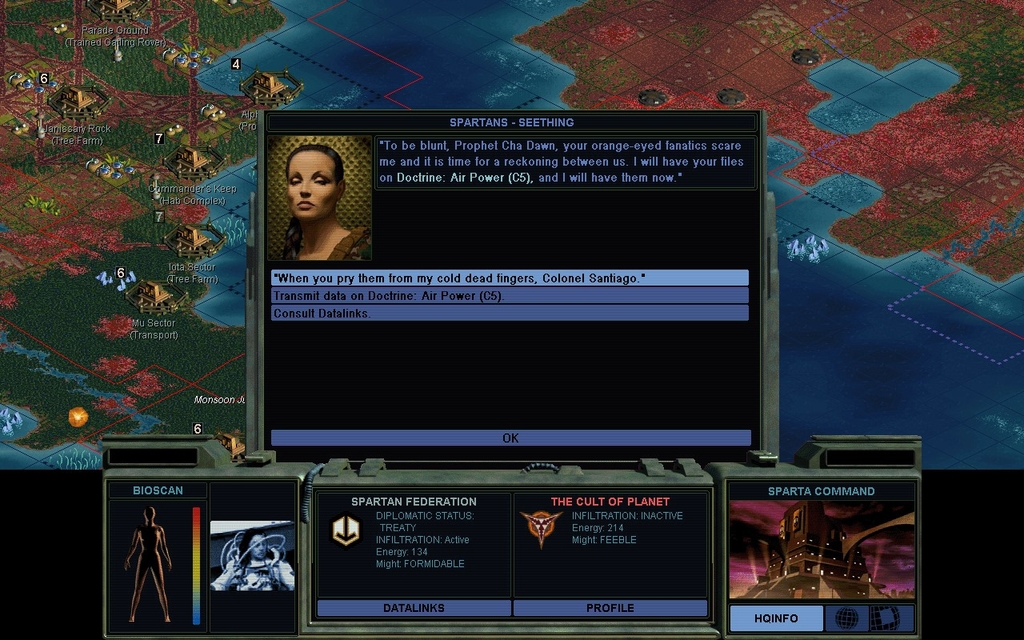Click the Spartan Federation faction emblem
The width and height of the screenshot is (1024, 640).
(x=346, y=530)
